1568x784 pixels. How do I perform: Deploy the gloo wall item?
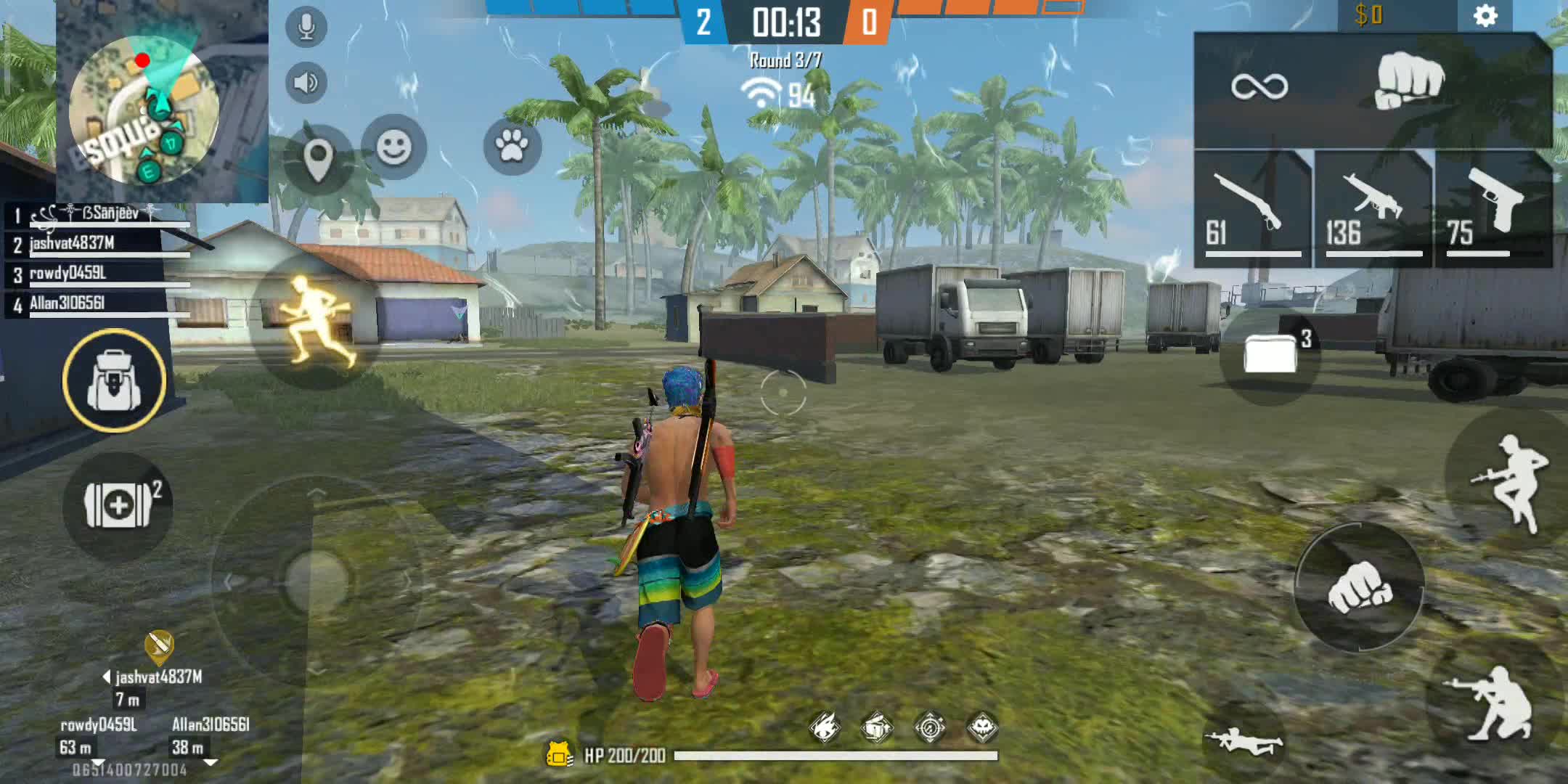(1271, 355)
